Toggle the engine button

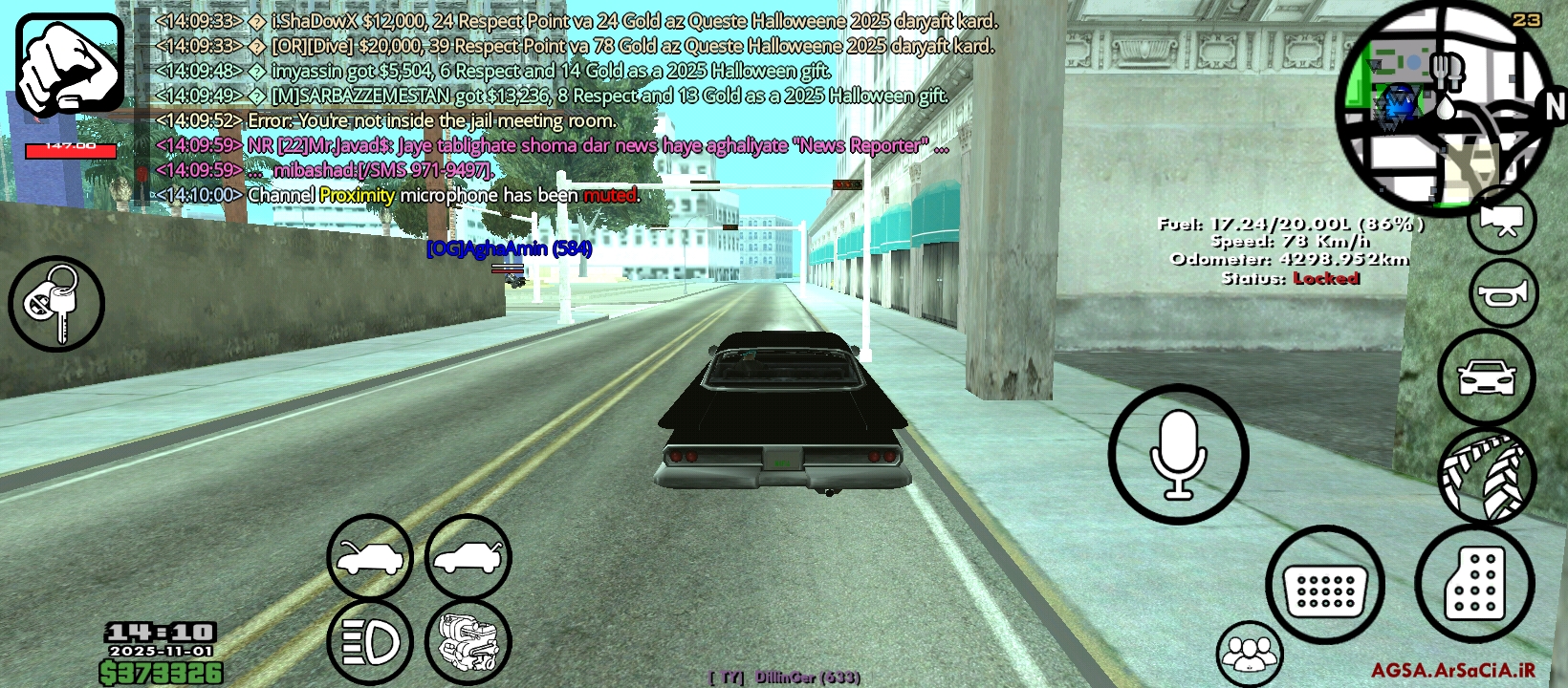coord(468,642)
